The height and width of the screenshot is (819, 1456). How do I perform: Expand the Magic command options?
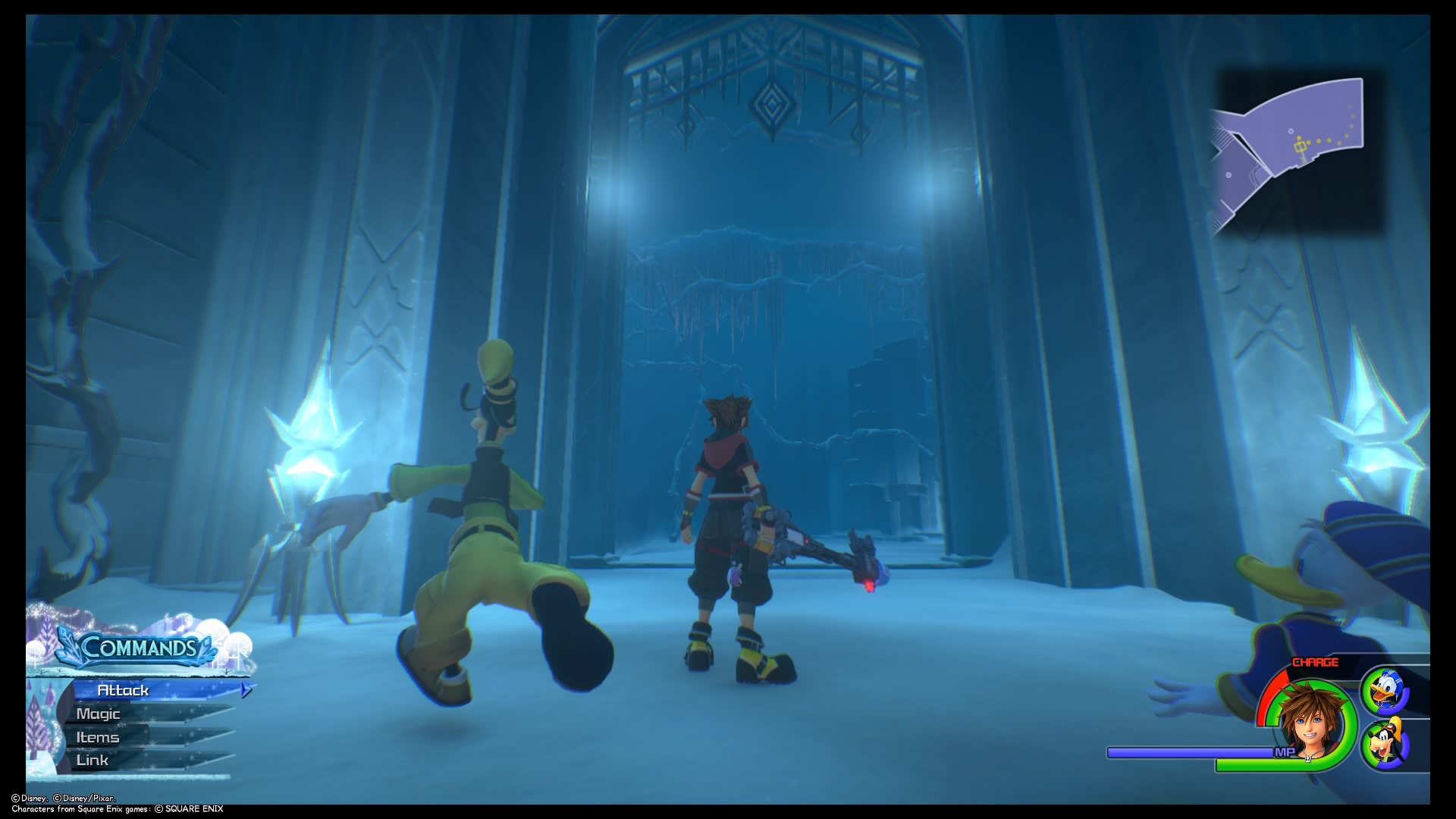(97, 714)
